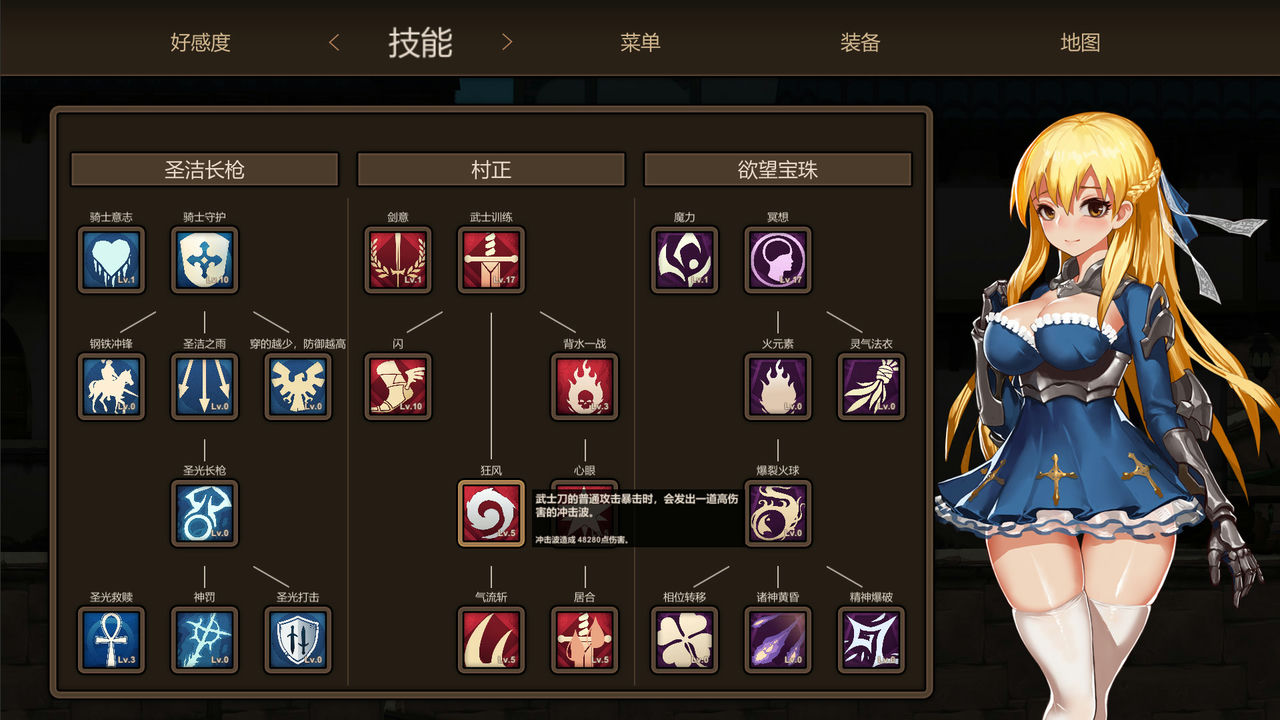Screen dimensions: 1280x720
Task: Click the 背水一战 flame skull skill
Action: pos(584,387)
